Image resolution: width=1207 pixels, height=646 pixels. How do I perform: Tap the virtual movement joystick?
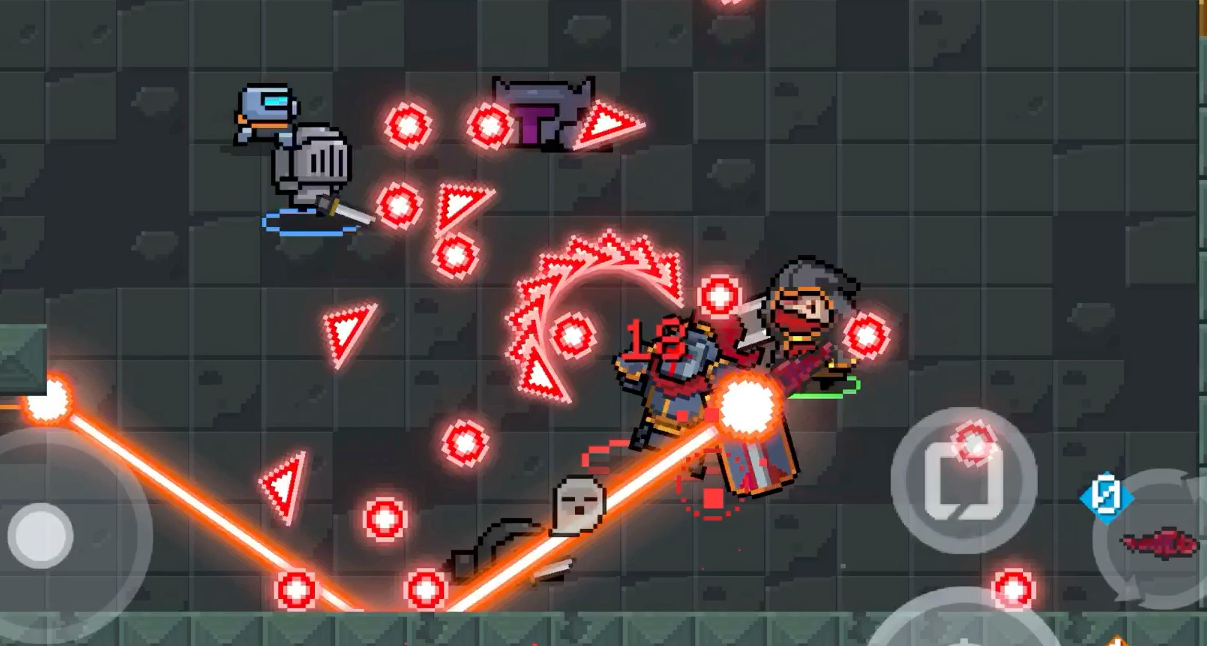[42, 532]
